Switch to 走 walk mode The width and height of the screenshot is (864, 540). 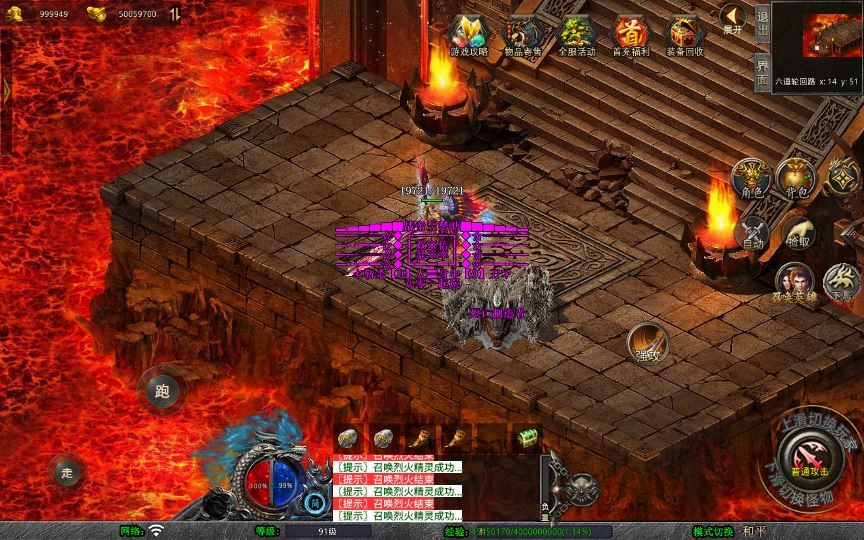(67, 471)
